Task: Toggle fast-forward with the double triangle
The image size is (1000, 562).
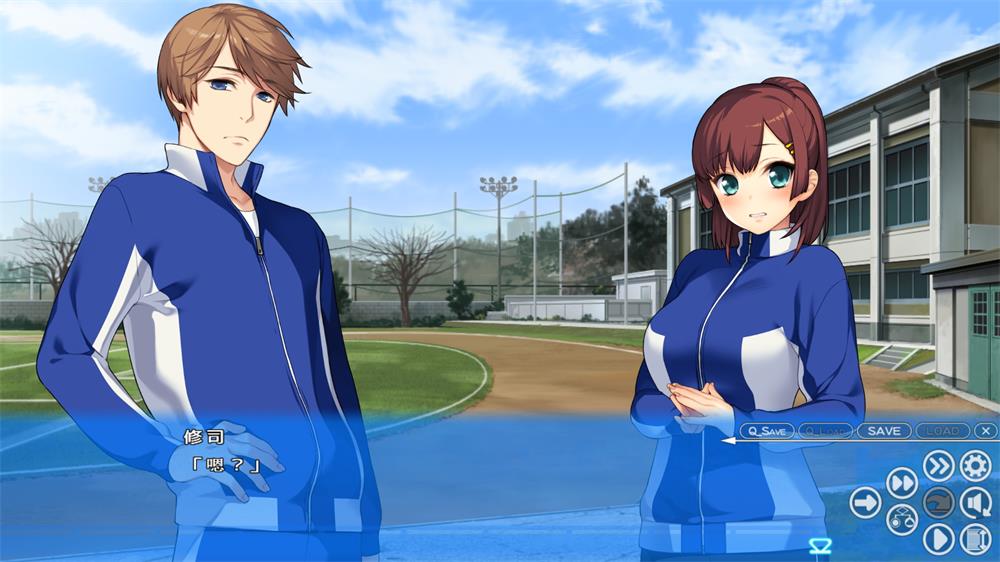Action: pos(902,483)
